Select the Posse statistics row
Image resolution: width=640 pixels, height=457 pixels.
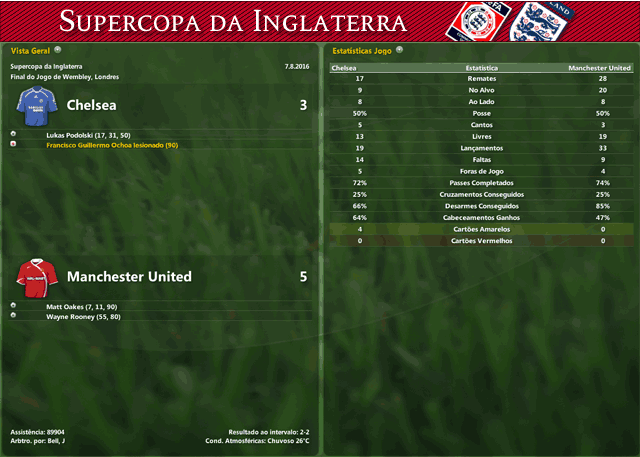tap(482, 113)
